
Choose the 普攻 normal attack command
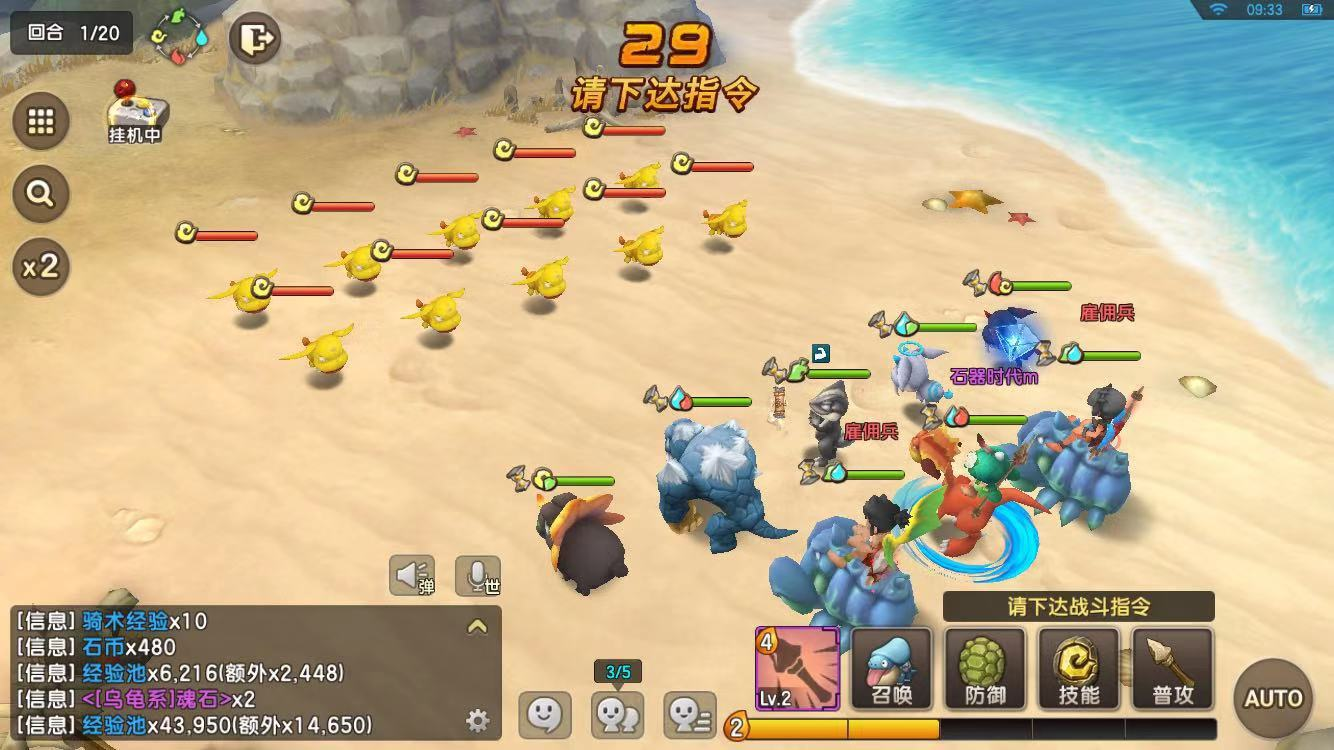[x=1171, y=668]
